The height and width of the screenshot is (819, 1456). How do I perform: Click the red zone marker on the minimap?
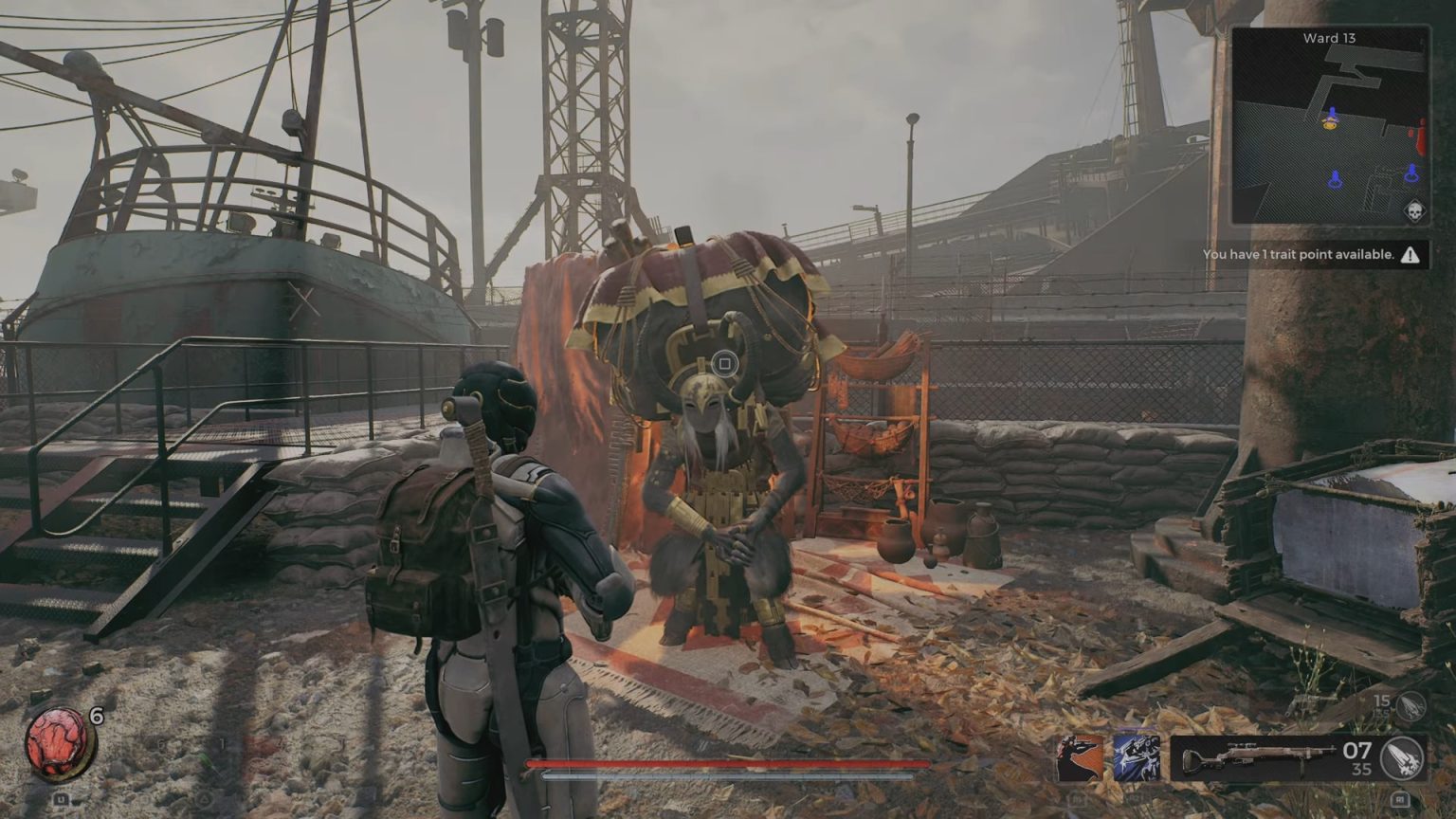tap(1420, 137)
